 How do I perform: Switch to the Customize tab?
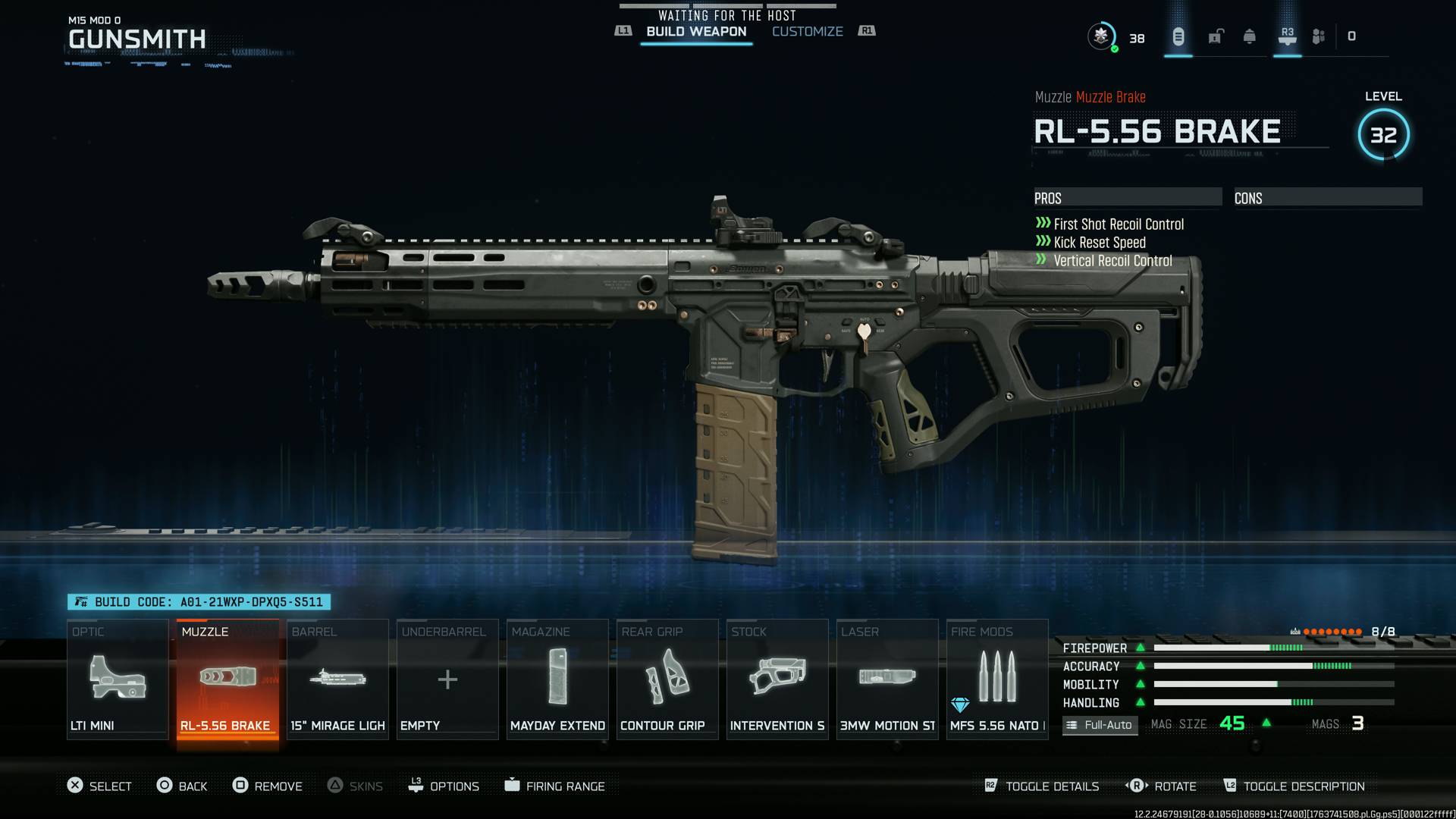pyautogui.click(x=806, y=31)
